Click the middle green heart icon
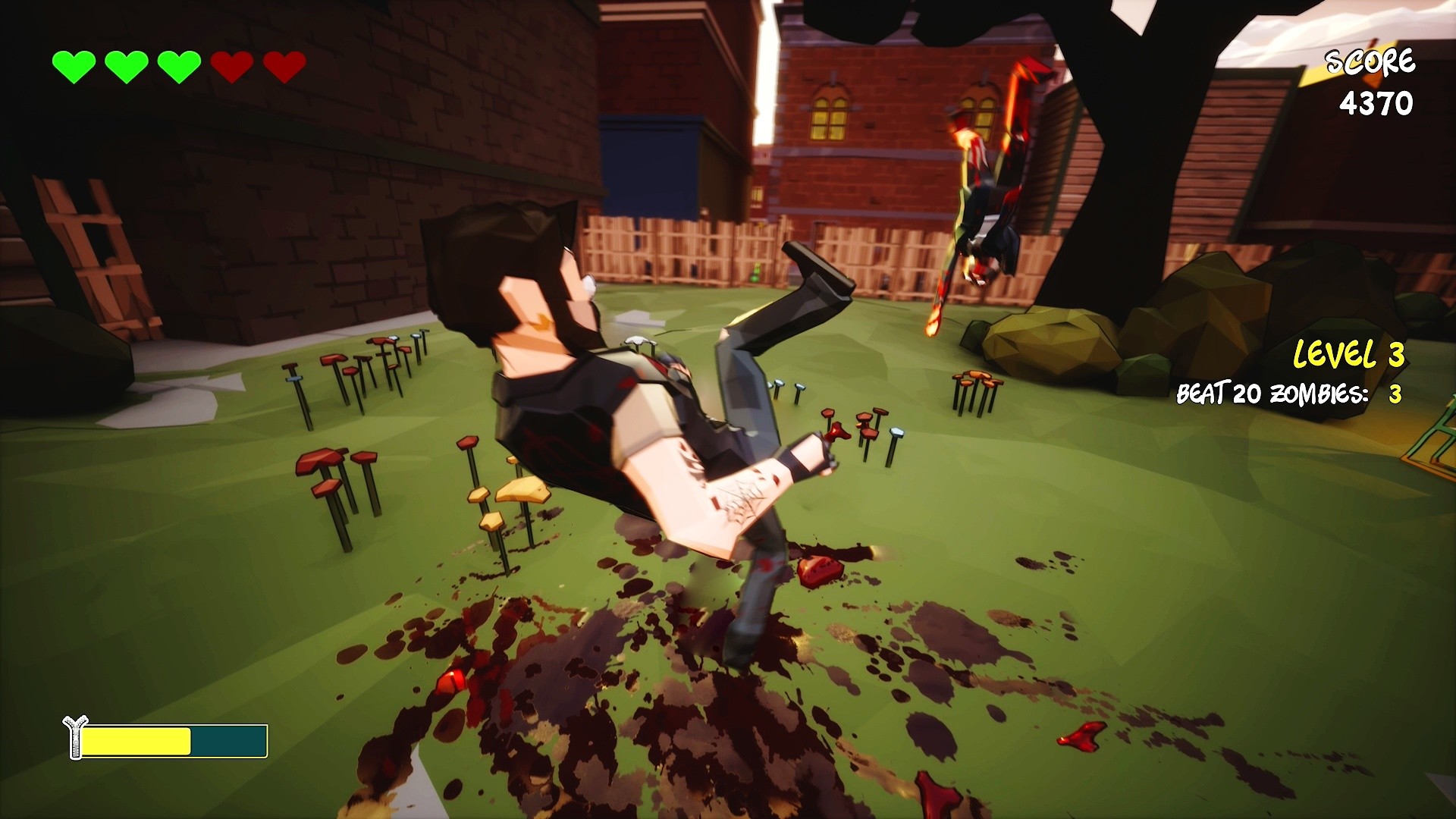1456x819 pixels. [125, 64]
